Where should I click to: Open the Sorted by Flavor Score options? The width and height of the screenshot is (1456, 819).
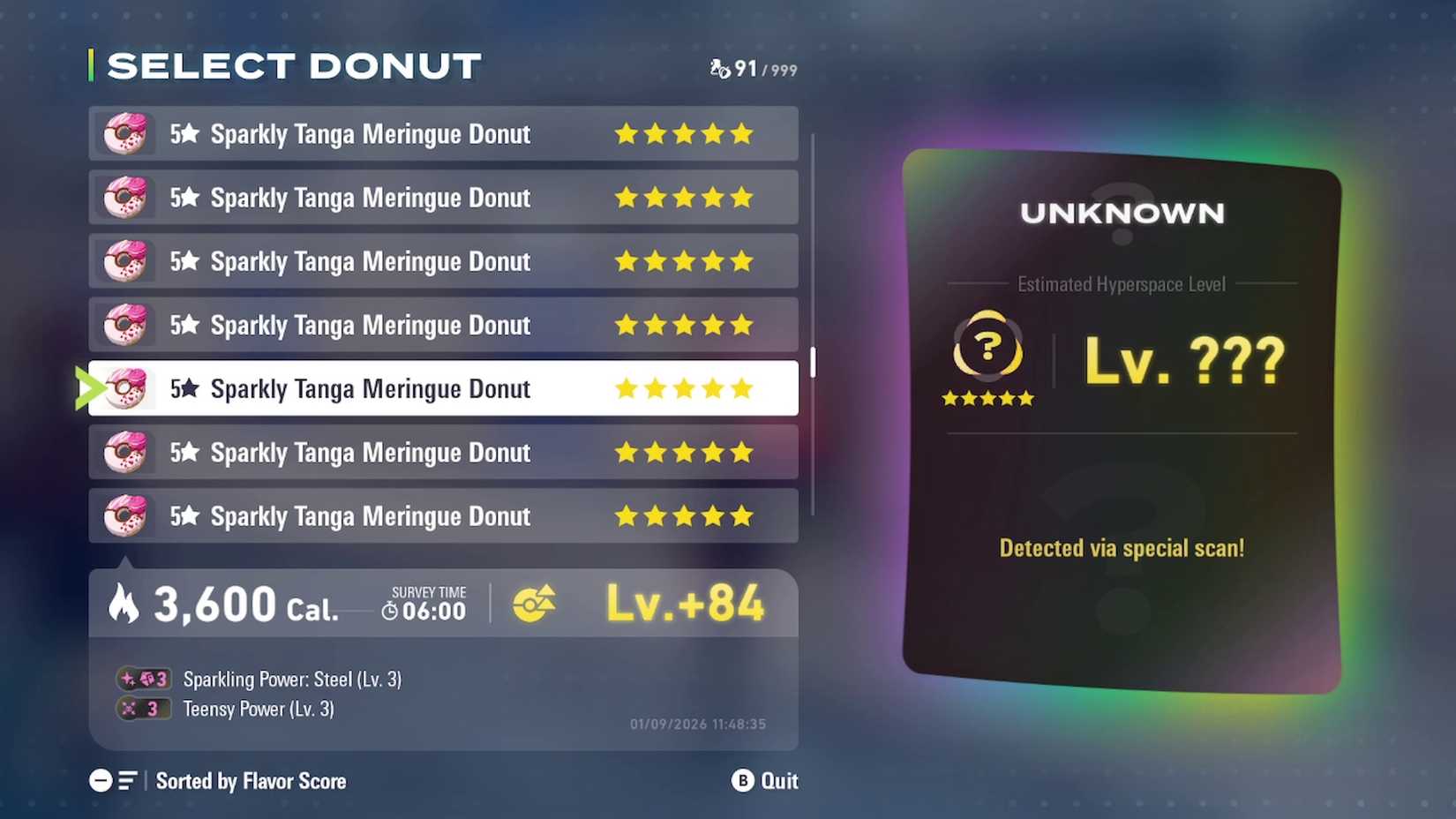click(251, 780)
